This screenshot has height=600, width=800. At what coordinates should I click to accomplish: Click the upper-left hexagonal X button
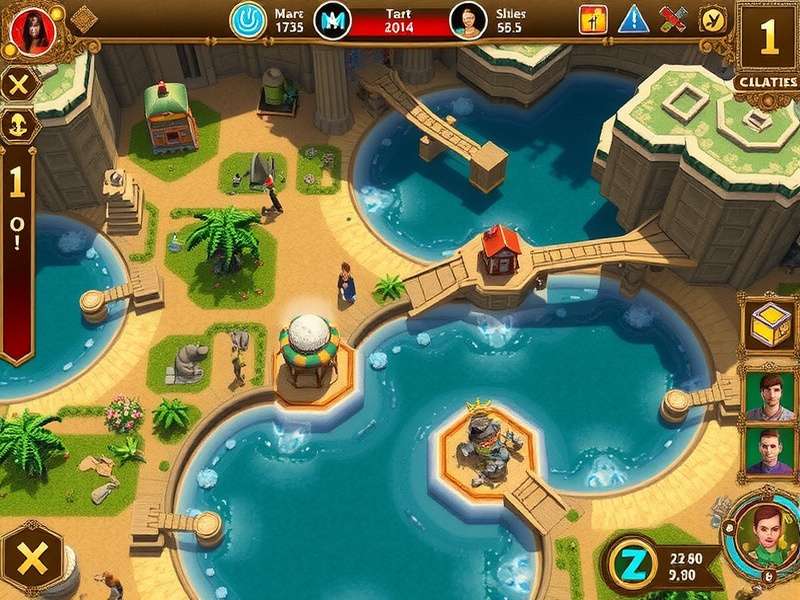18,85
